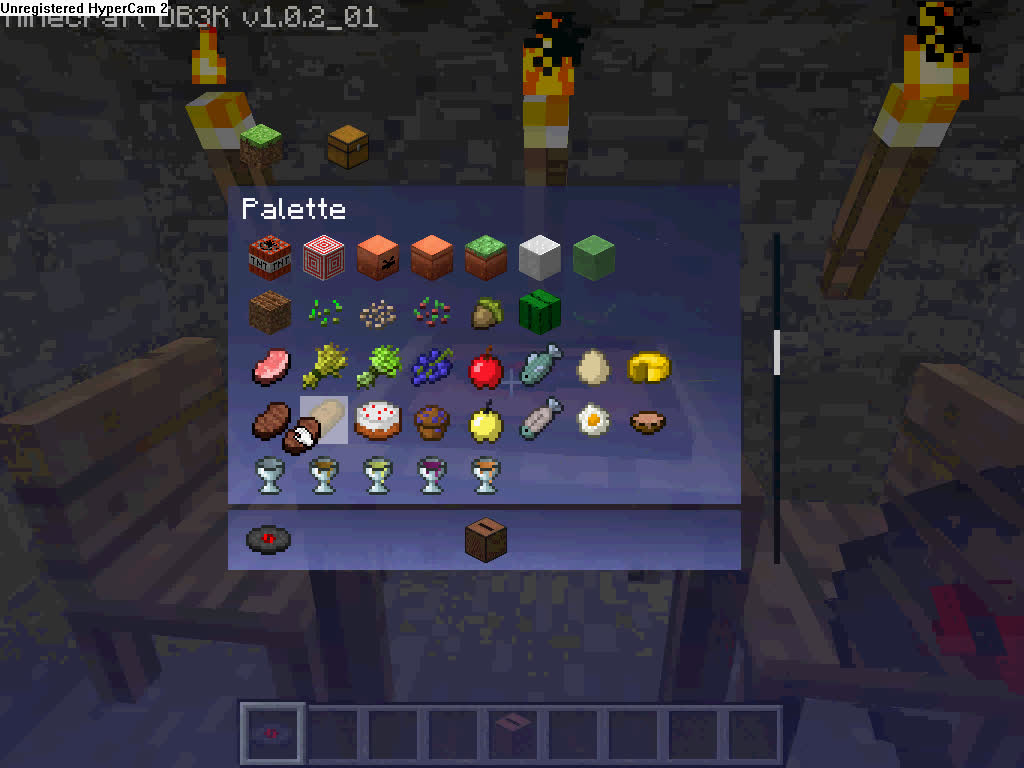
Task: Choose the purple grapes
Action: click(x=432, y=367)
